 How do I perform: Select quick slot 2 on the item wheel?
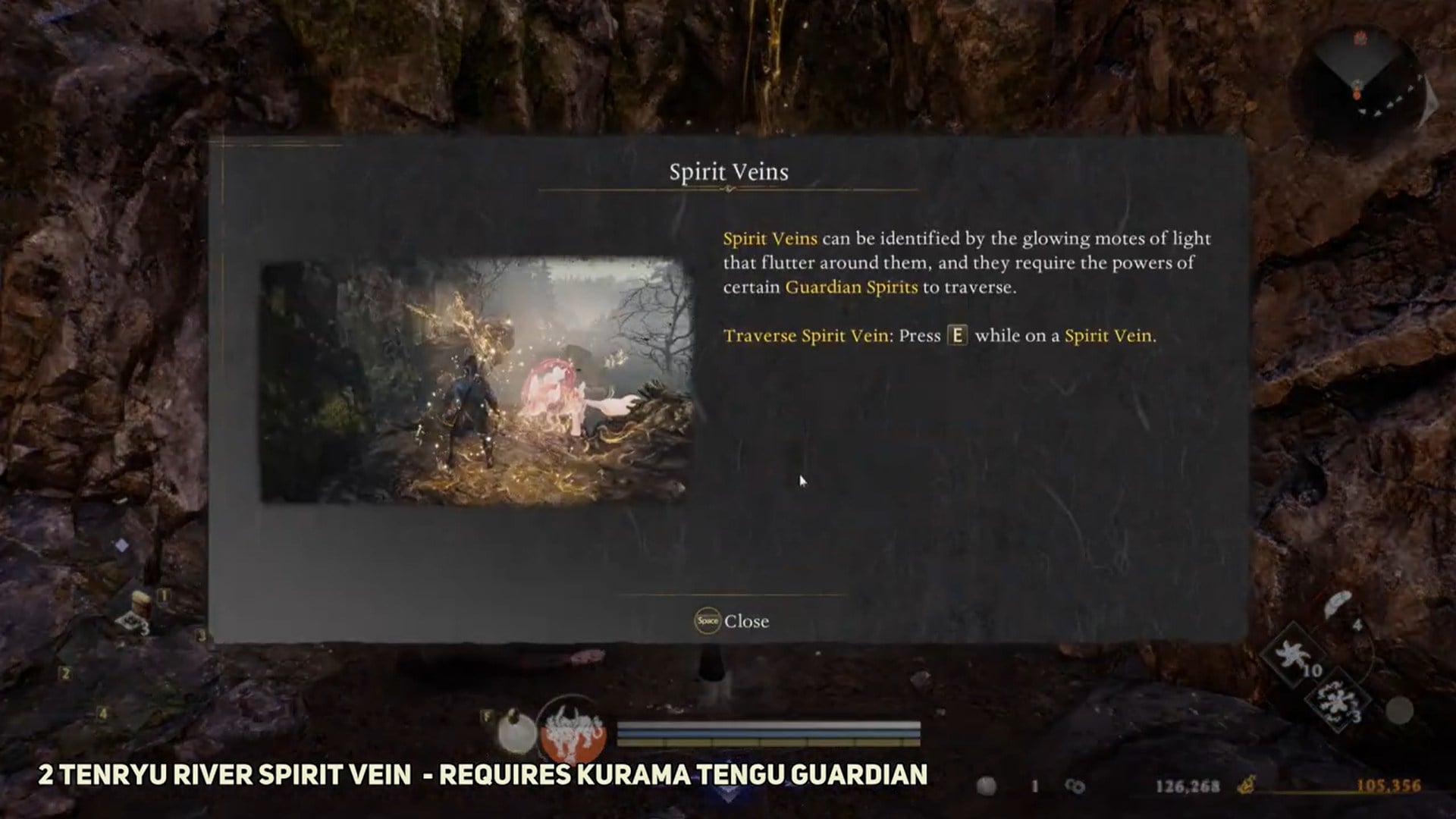tap(65, 673)
